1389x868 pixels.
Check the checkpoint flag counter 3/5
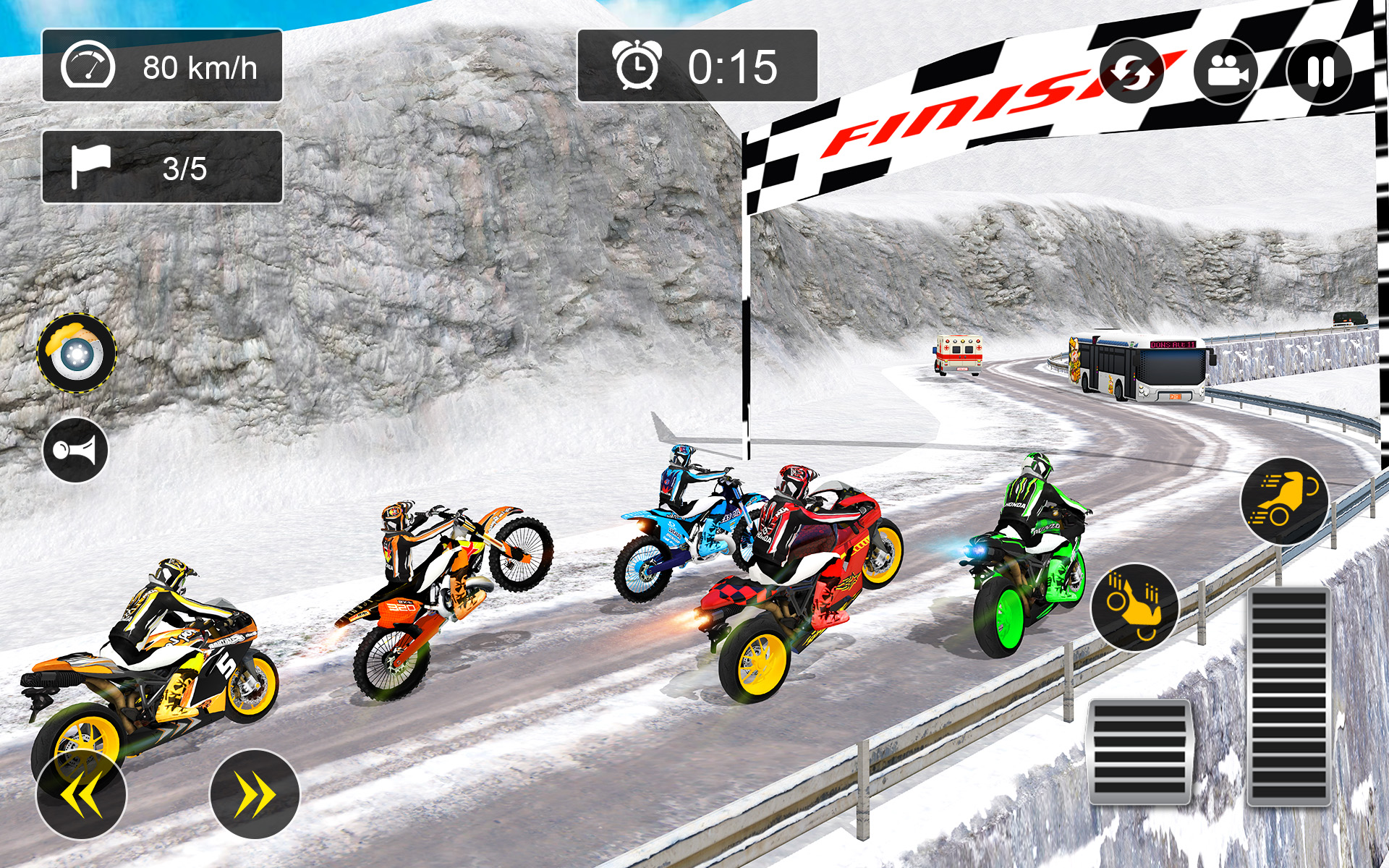coord(161,167)
